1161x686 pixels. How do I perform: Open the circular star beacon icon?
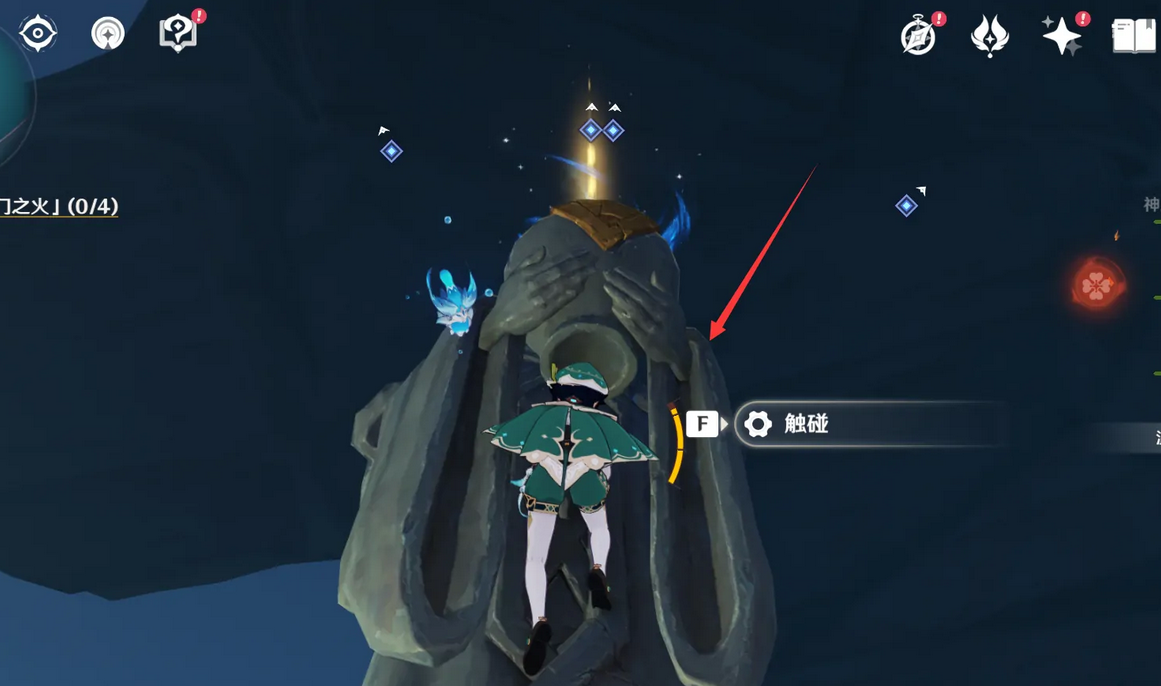[x=108, y=34]
